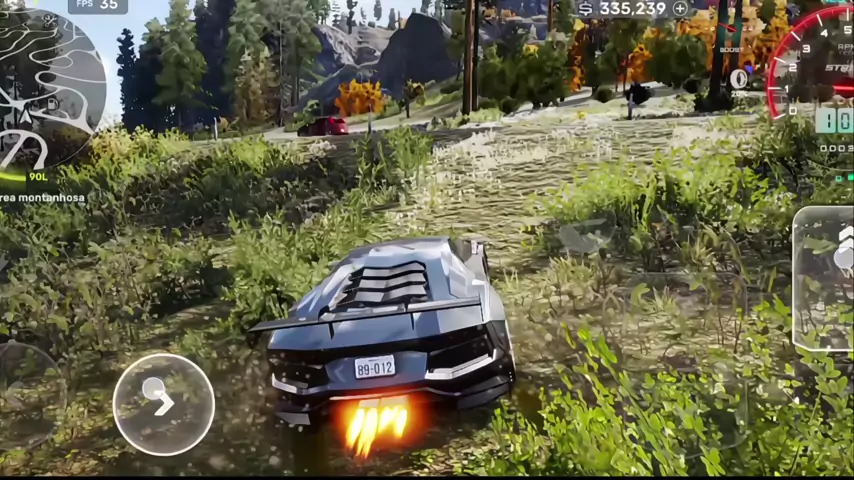The image size is (854, 480).
Task: Select the wrench repair marker on minimap
Action: coord(50,19)
